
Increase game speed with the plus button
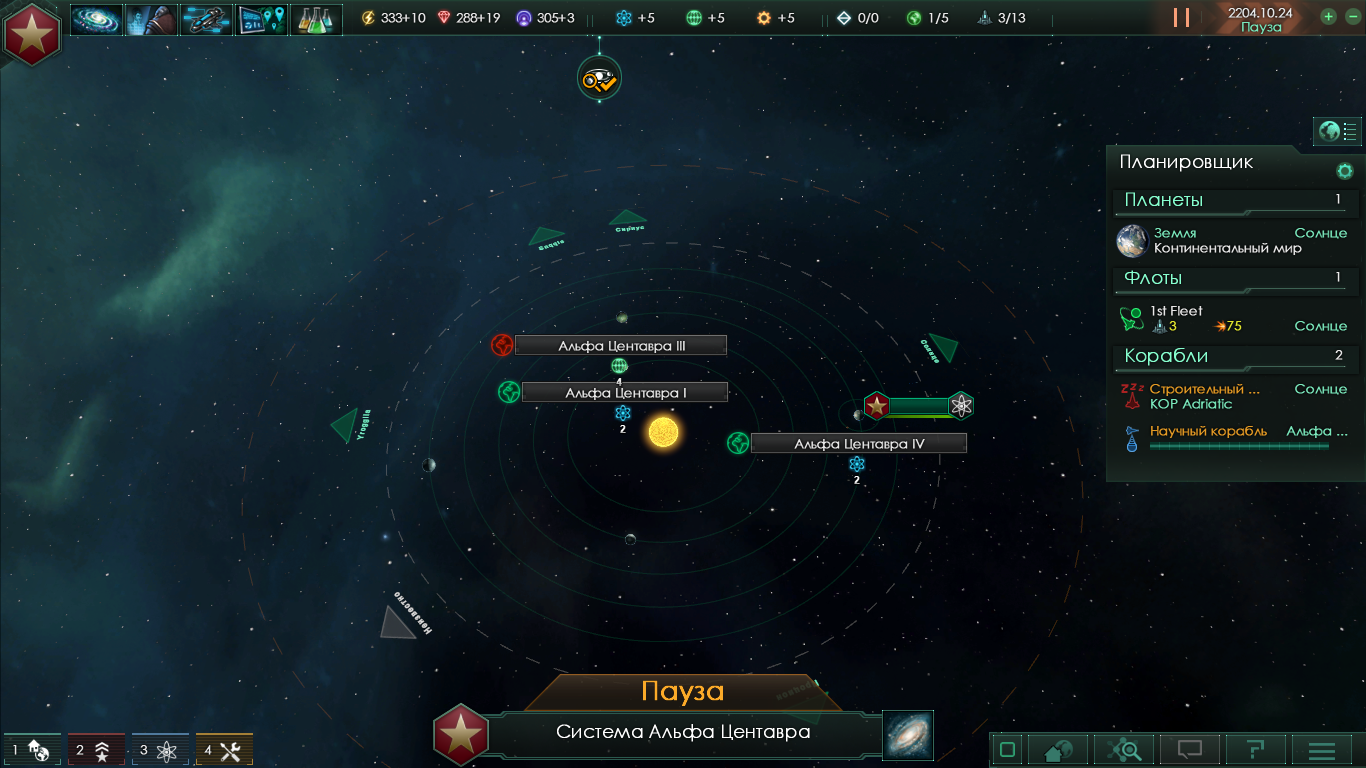[1328, 16]
